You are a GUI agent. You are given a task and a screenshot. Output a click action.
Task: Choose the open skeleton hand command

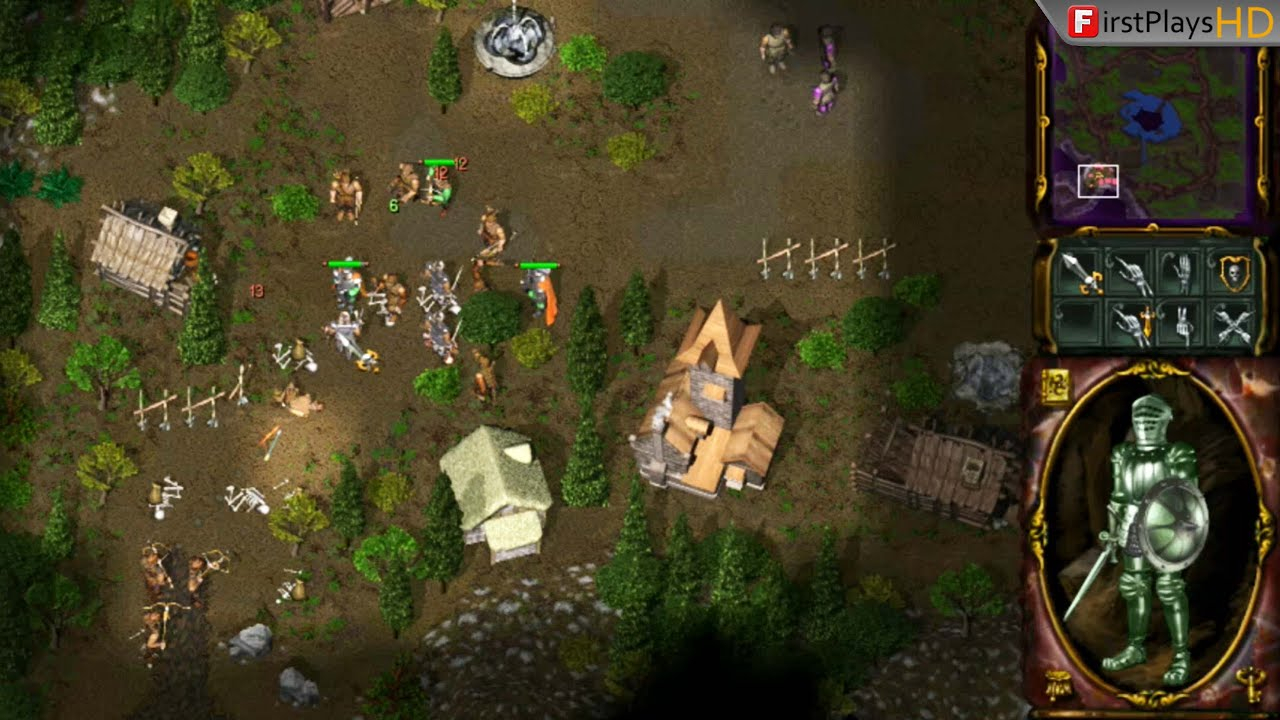[x=1182, y=272]
